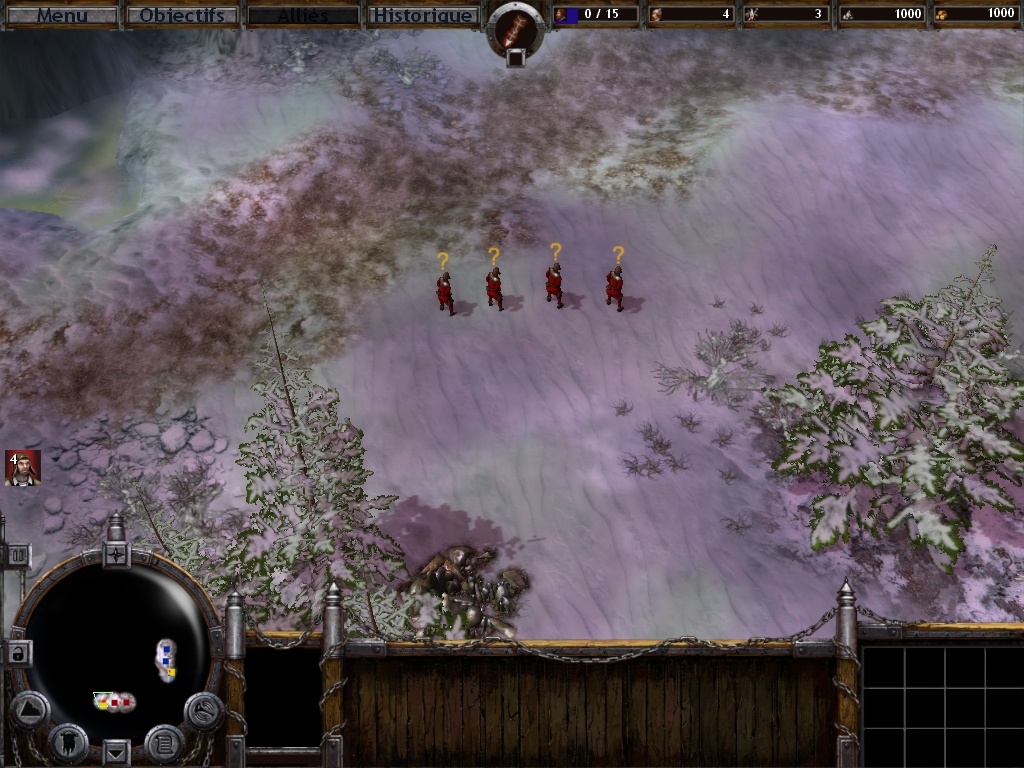Toggle the padlock button on the minimap frame

pos(18,654)
